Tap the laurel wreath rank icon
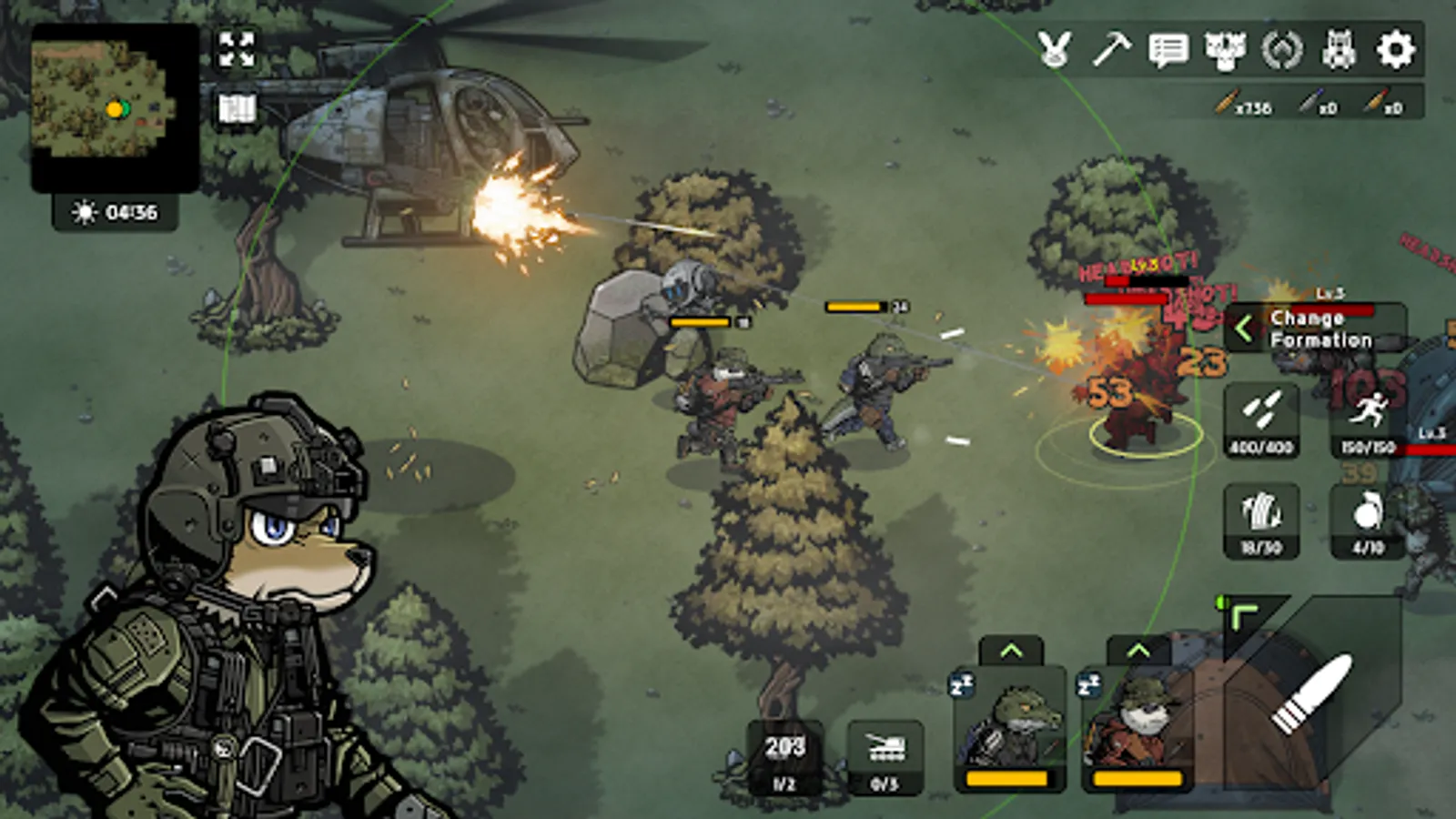The width and height of the screenshot is (1456, 819). [x=1281, y=49]
